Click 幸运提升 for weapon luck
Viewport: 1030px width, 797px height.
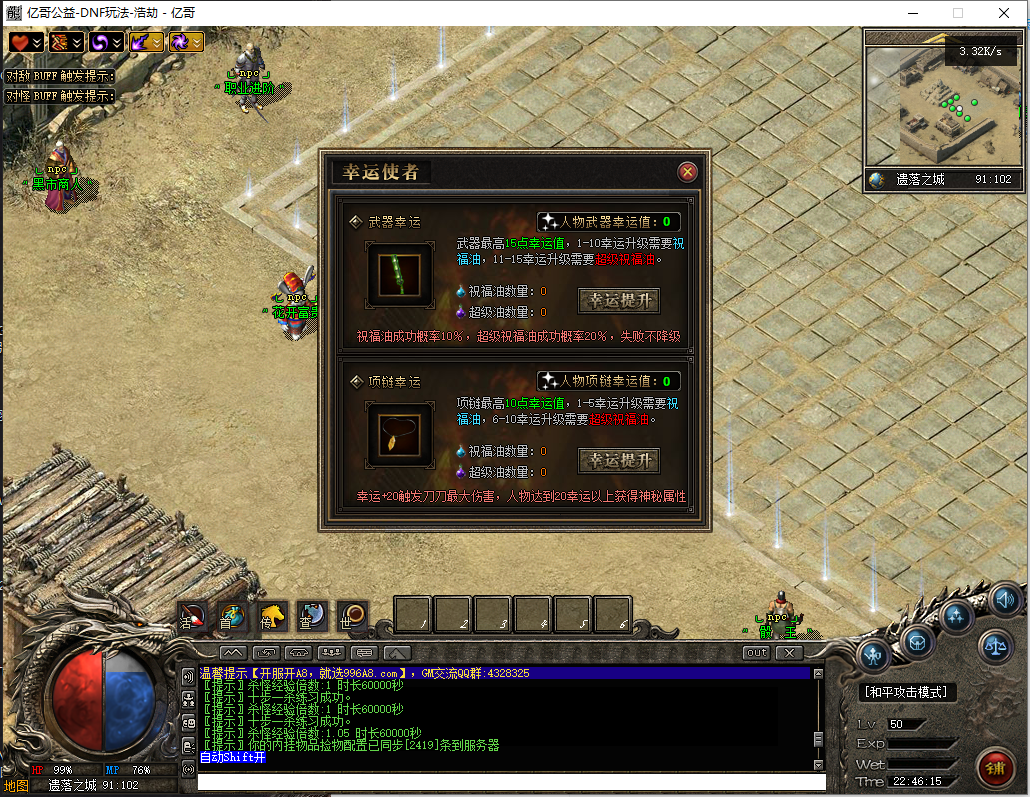[x=619, y=301]
